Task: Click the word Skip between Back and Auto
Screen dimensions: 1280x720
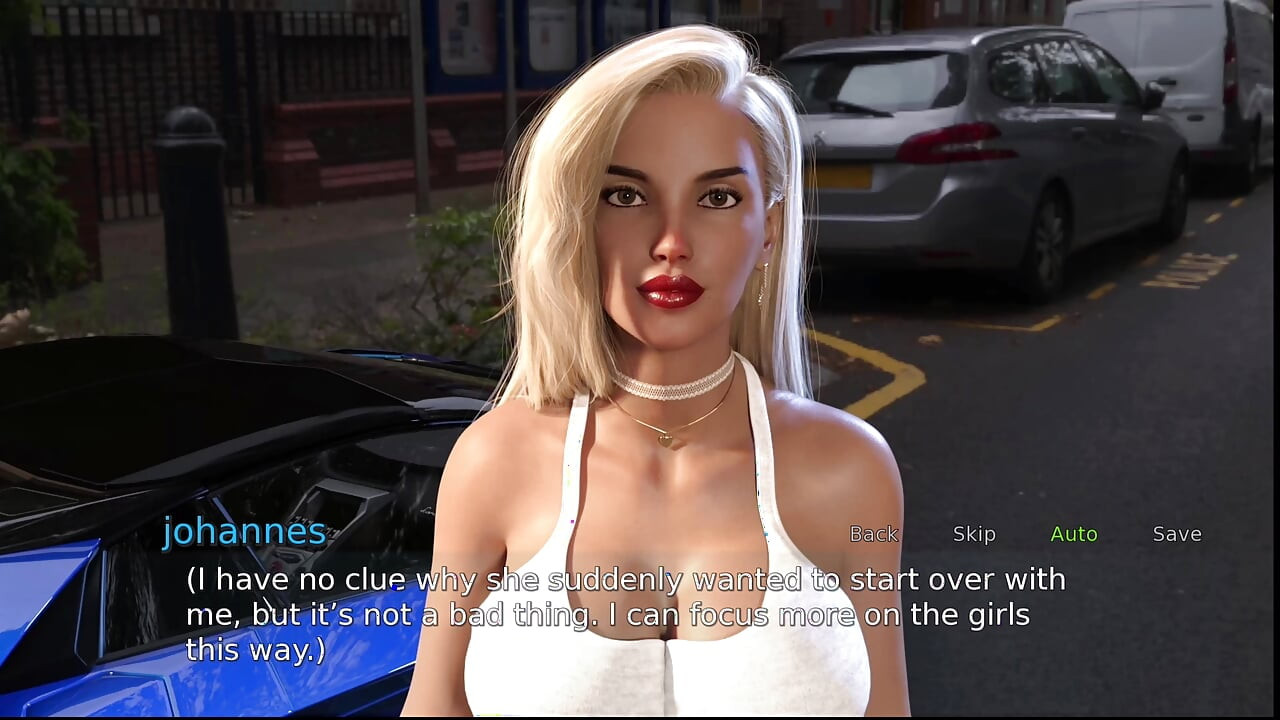Action: click(x=975, y=533)
